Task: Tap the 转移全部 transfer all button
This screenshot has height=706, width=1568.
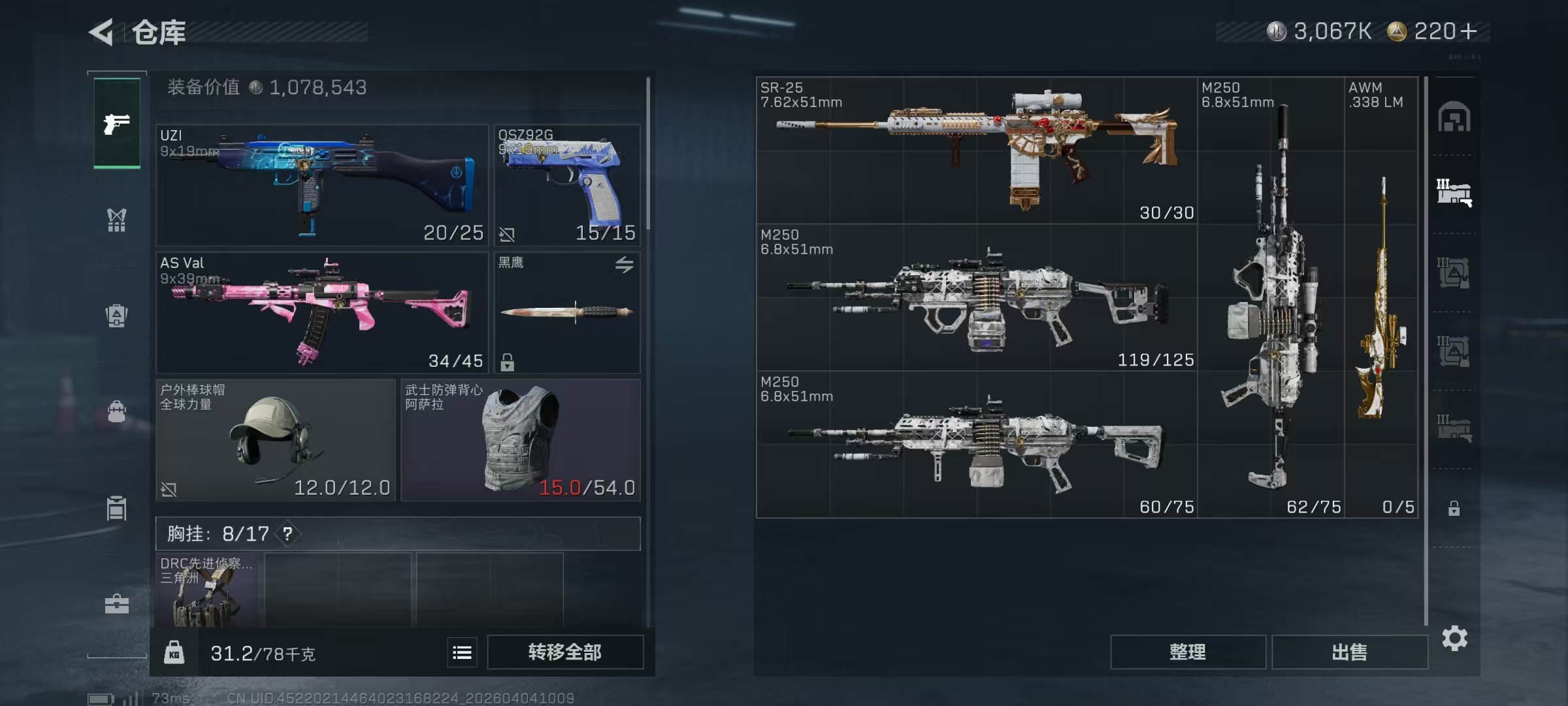Action: click(x=564, y=652)
